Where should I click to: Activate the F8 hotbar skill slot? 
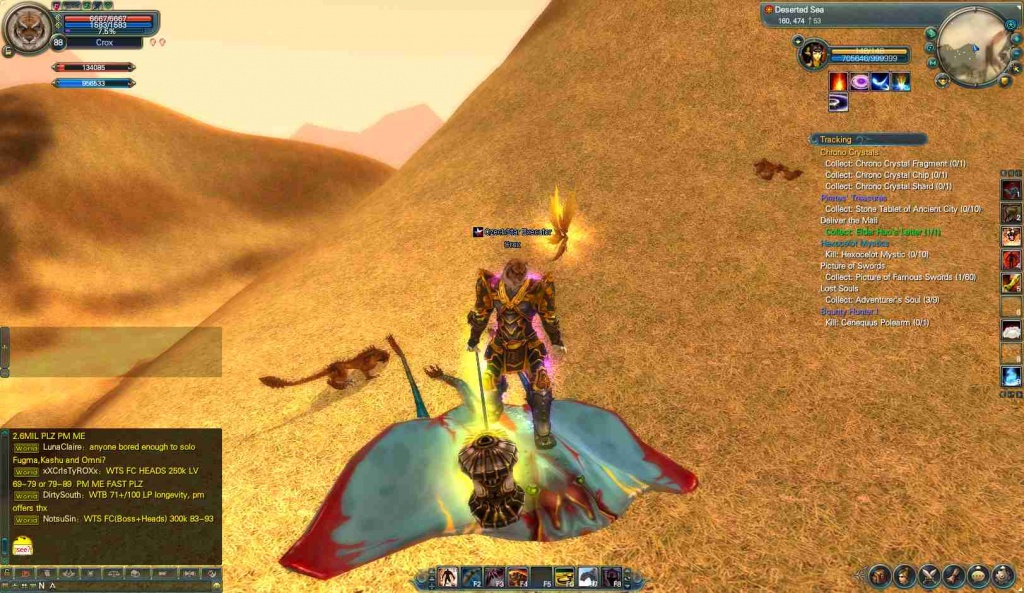coord(611,577)
